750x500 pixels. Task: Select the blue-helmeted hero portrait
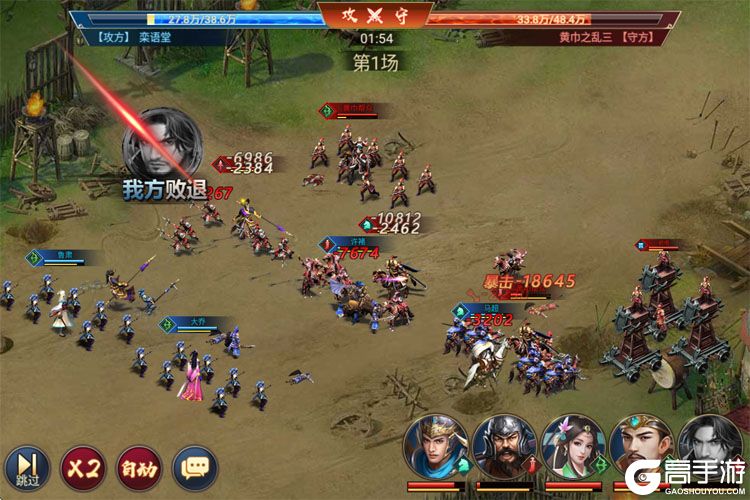click(436, 447)
